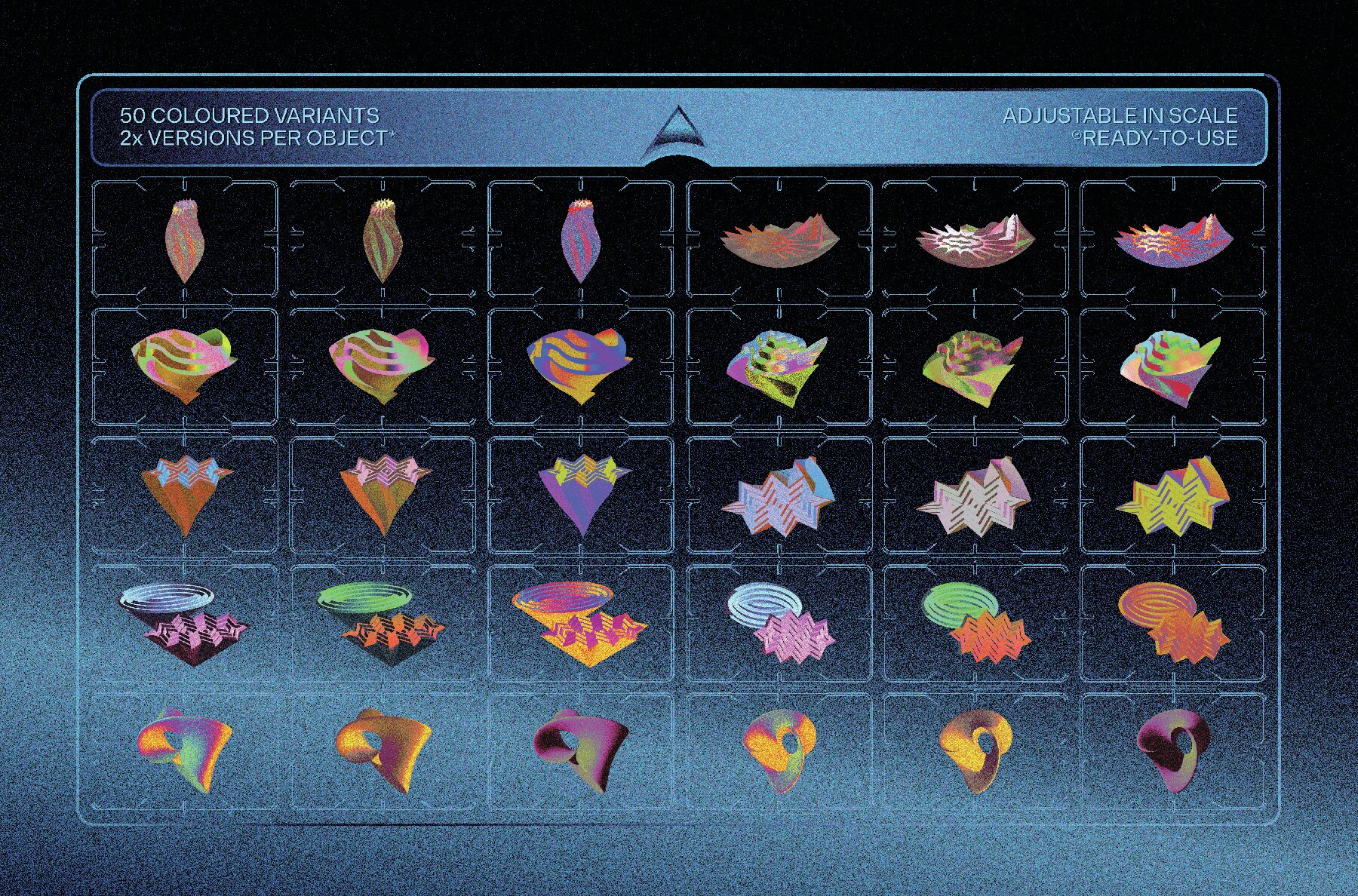Screen dimensions: 1358x896
Task: Choose the white-spiked pink bowl shape
Action: click(975, 240)
